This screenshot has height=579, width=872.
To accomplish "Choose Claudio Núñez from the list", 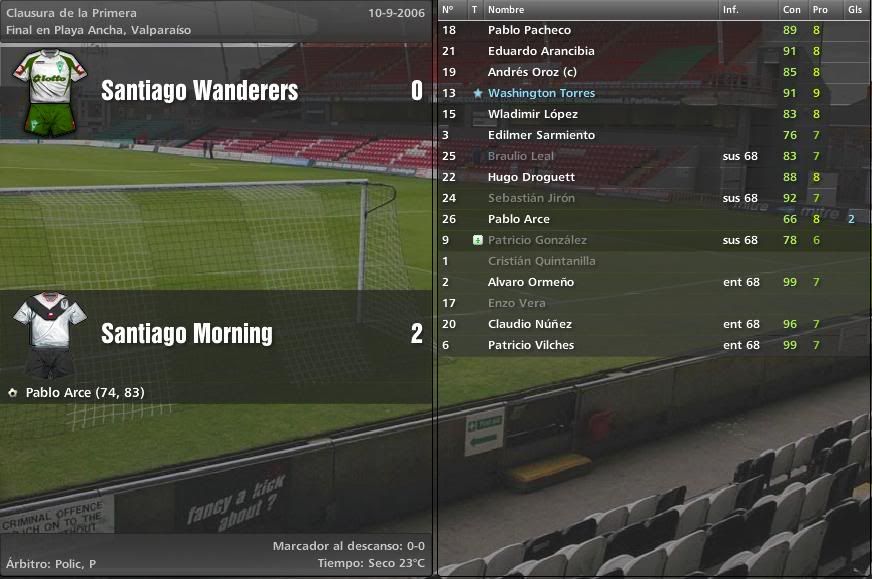I will (x=530, y=324).
